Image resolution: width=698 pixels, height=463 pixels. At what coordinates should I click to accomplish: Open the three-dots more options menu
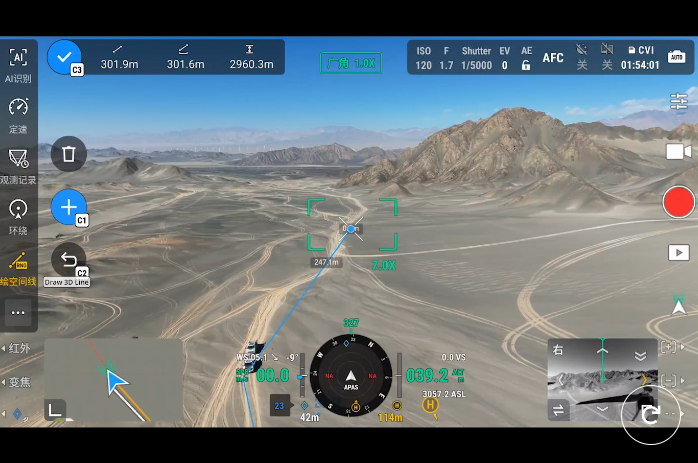coord(18,312)
